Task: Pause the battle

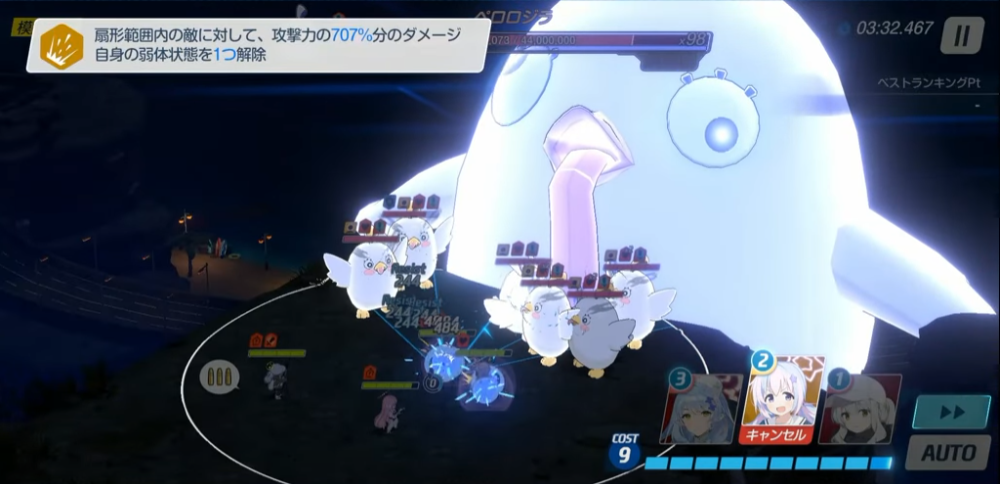Action: 960,37
